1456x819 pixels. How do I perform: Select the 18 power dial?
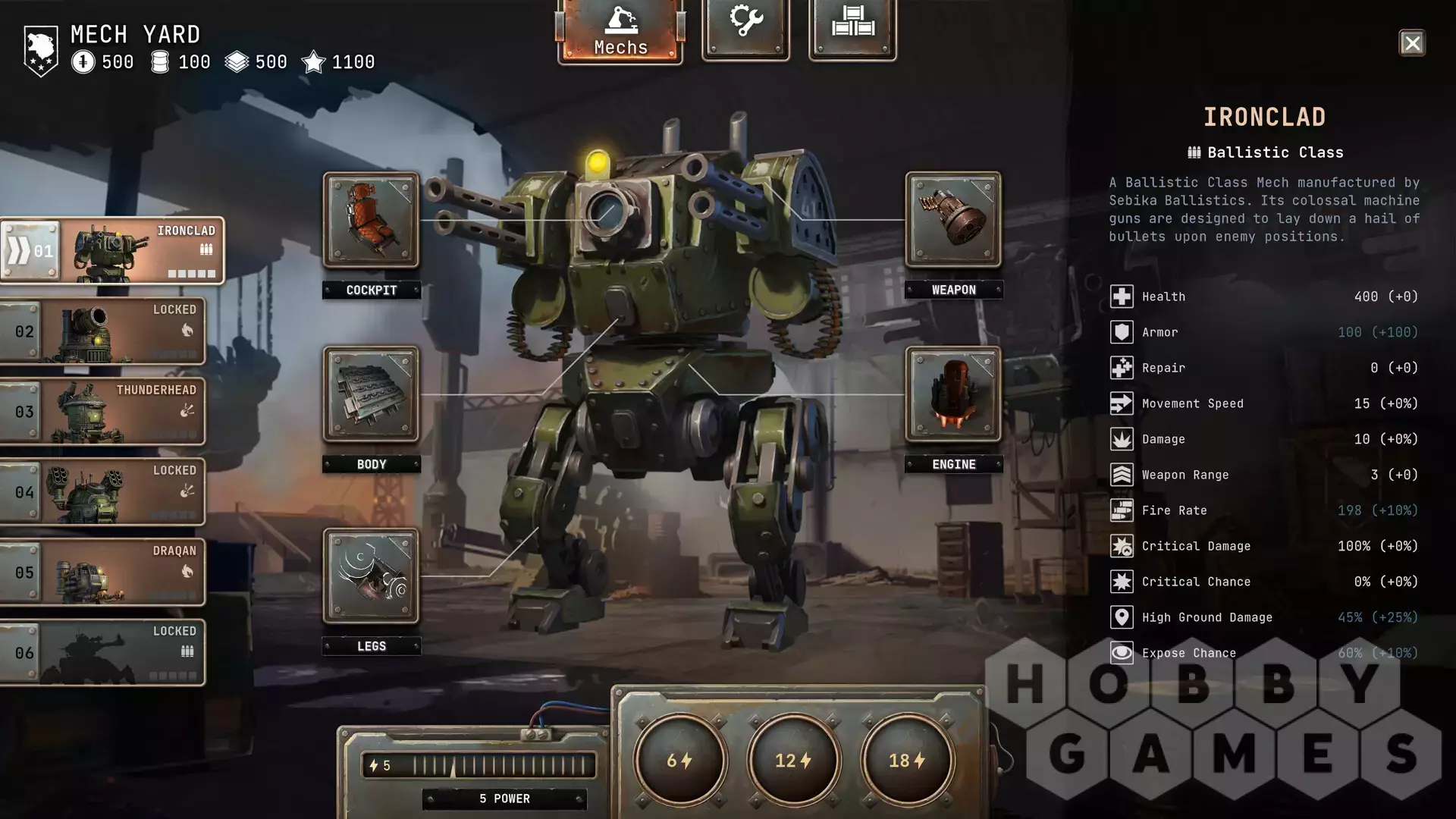point(907,760)
